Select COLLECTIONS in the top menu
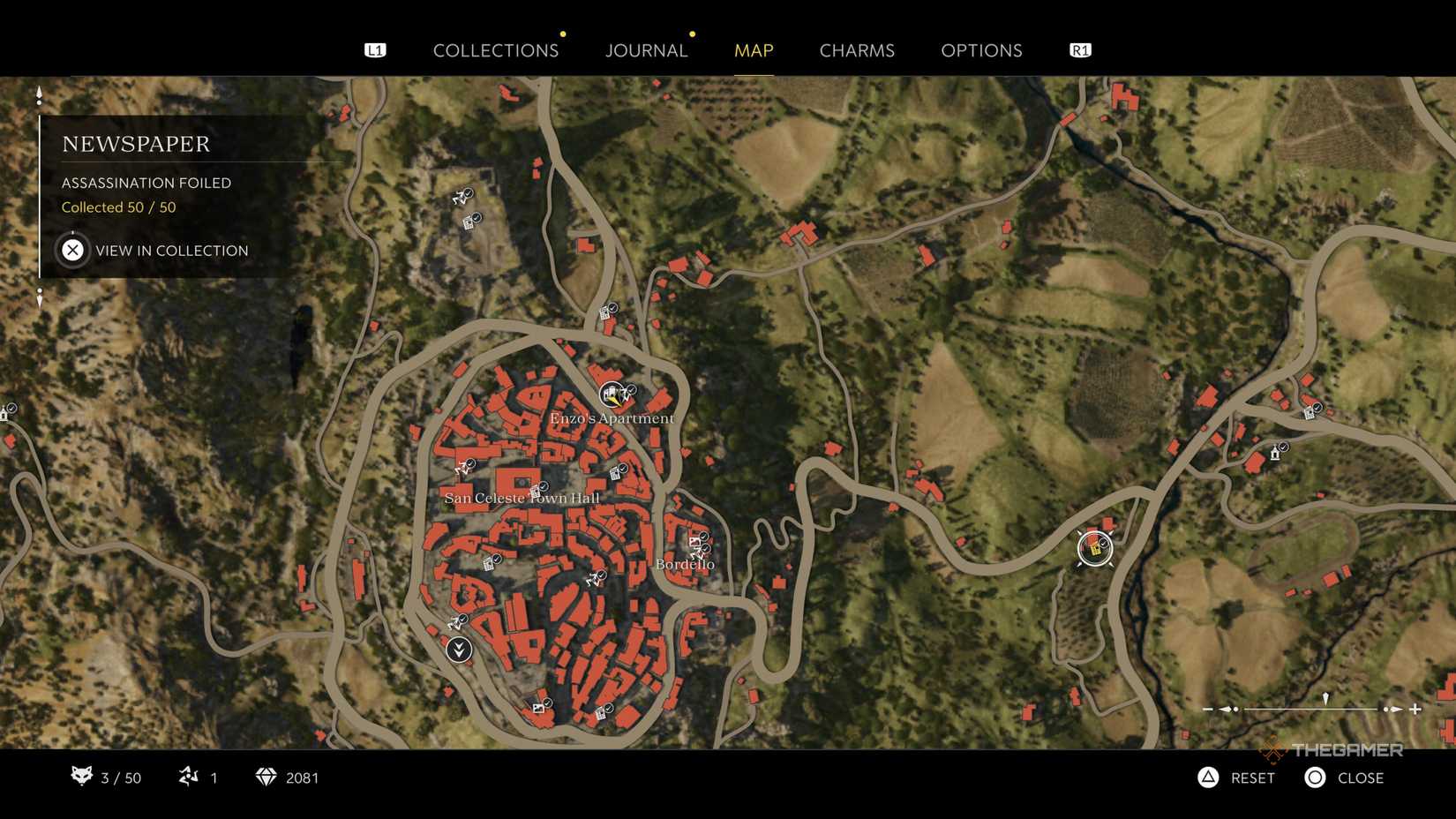This screenshot has height=819, width=1456. (x=496, y=50)
